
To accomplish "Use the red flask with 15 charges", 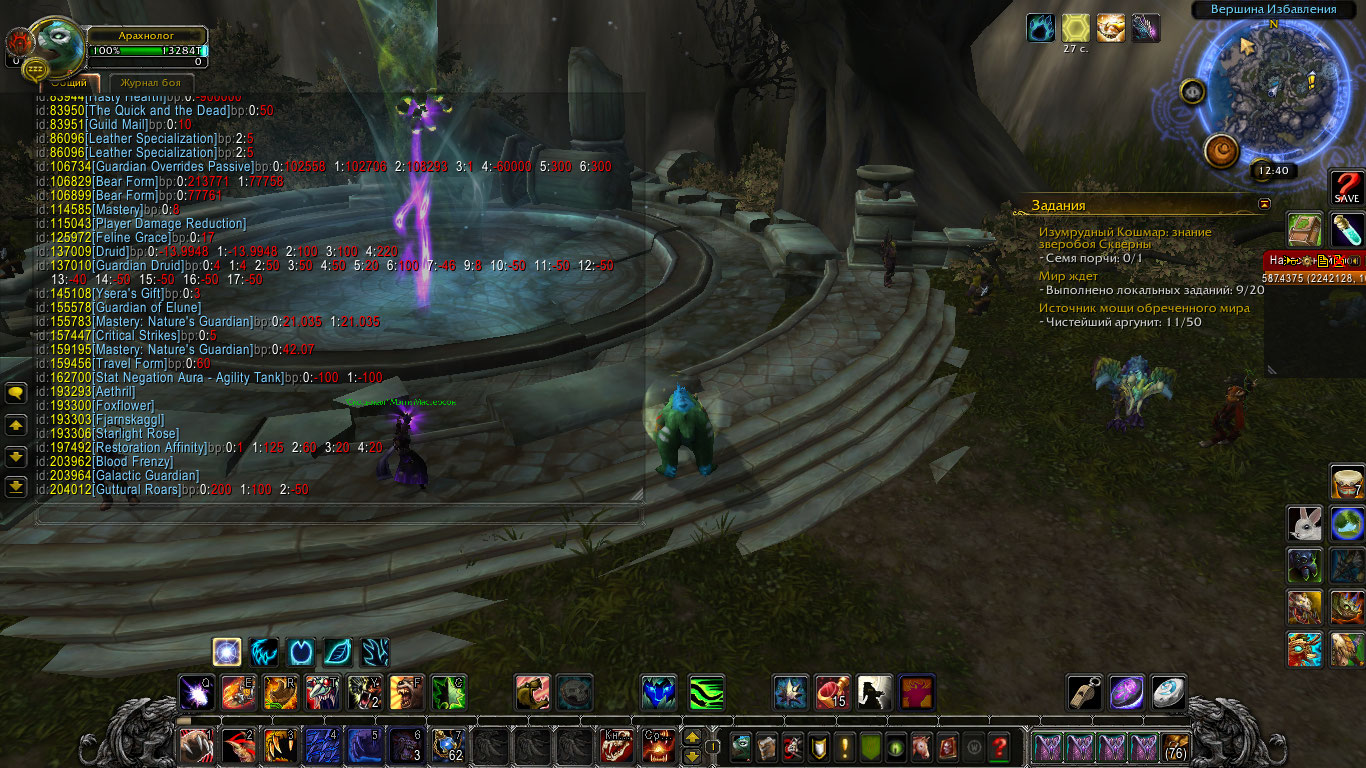I will pyautogui.click(x=832, y=692).
